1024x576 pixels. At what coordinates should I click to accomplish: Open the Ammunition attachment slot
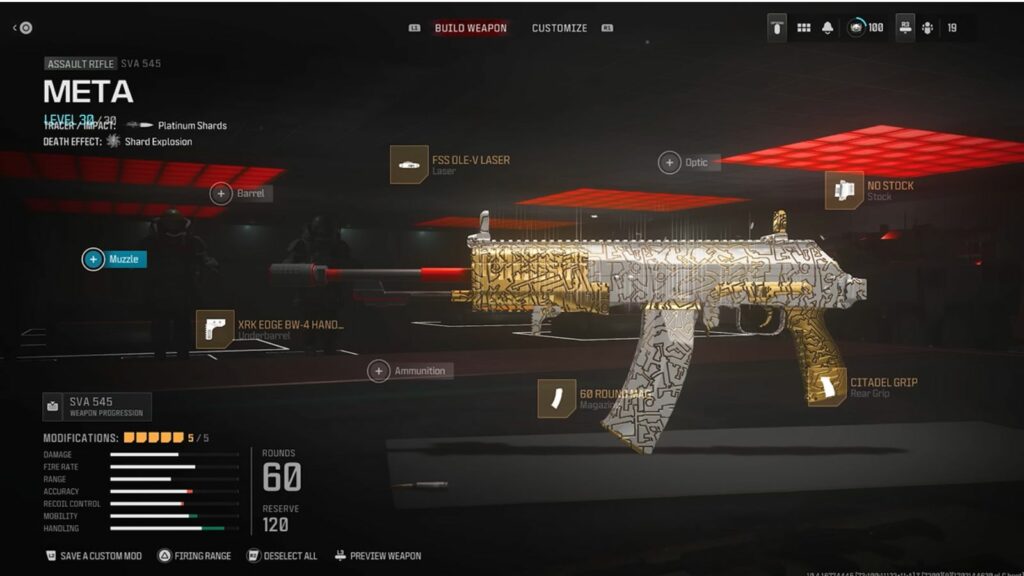[x=409, y=371]
